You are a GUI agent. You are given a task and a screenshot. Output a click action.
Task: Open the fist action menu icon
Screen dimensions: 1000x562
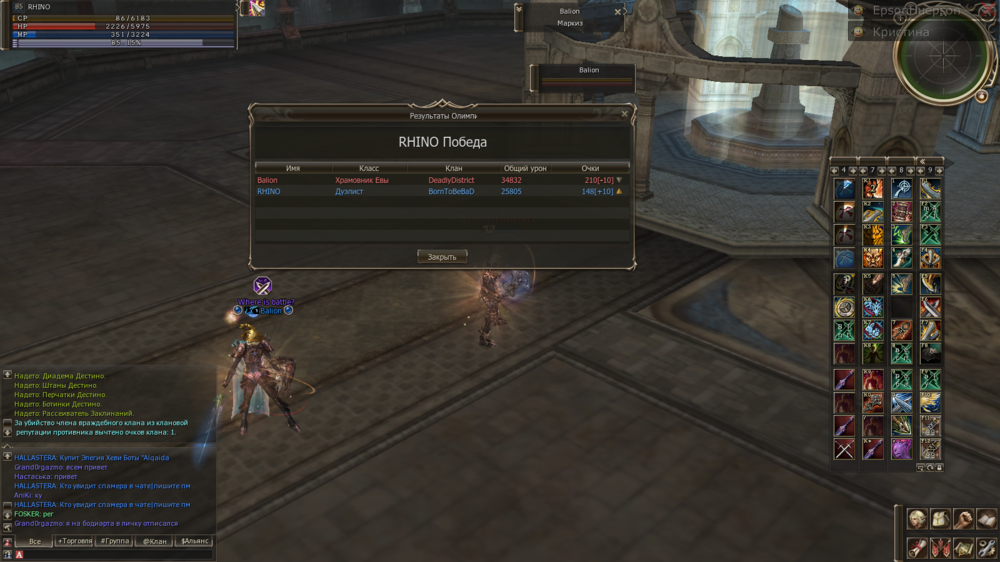963,519
